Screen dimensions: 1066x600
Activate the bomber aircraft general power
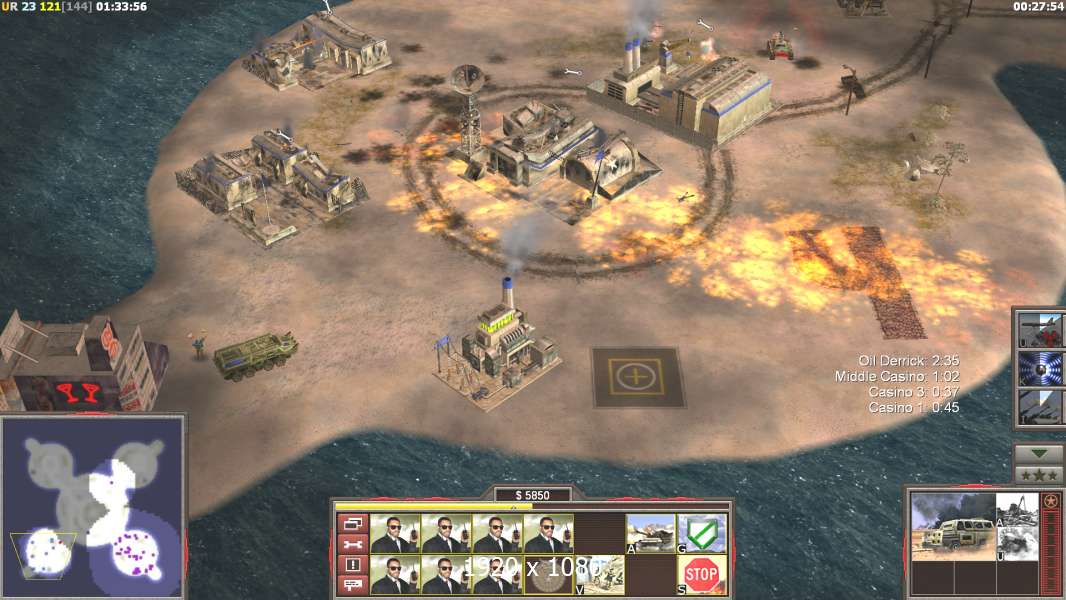pyautogui.click(x=1041, y=330)
